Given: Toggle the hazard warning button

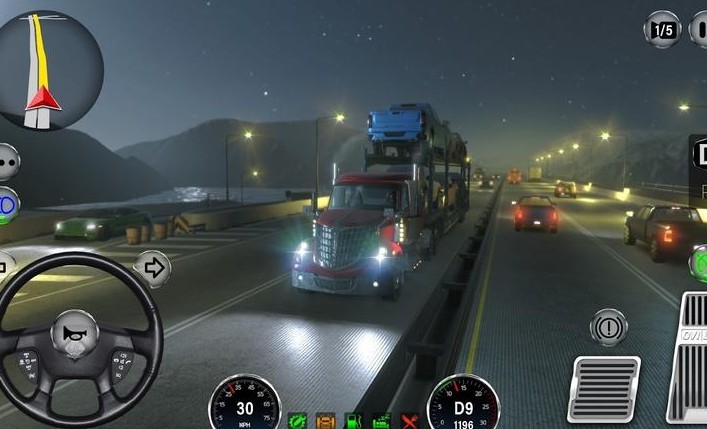Looking at the screenshot, I should [609, 327].
